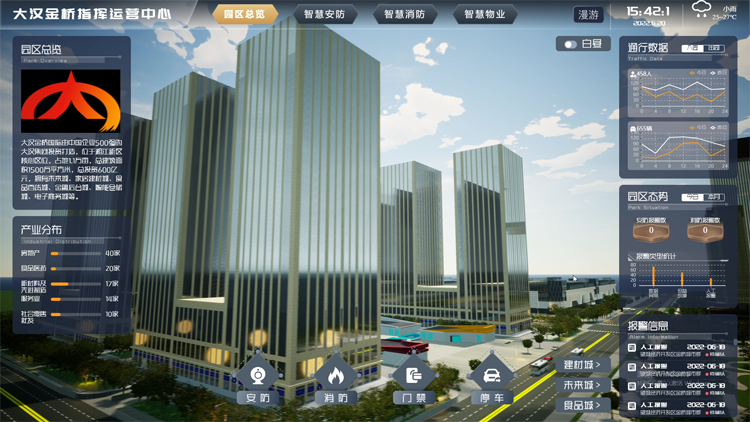Select 今日 in the 园区态势 panel
Screen dimensions: 750x422
(x=693, y=197)
